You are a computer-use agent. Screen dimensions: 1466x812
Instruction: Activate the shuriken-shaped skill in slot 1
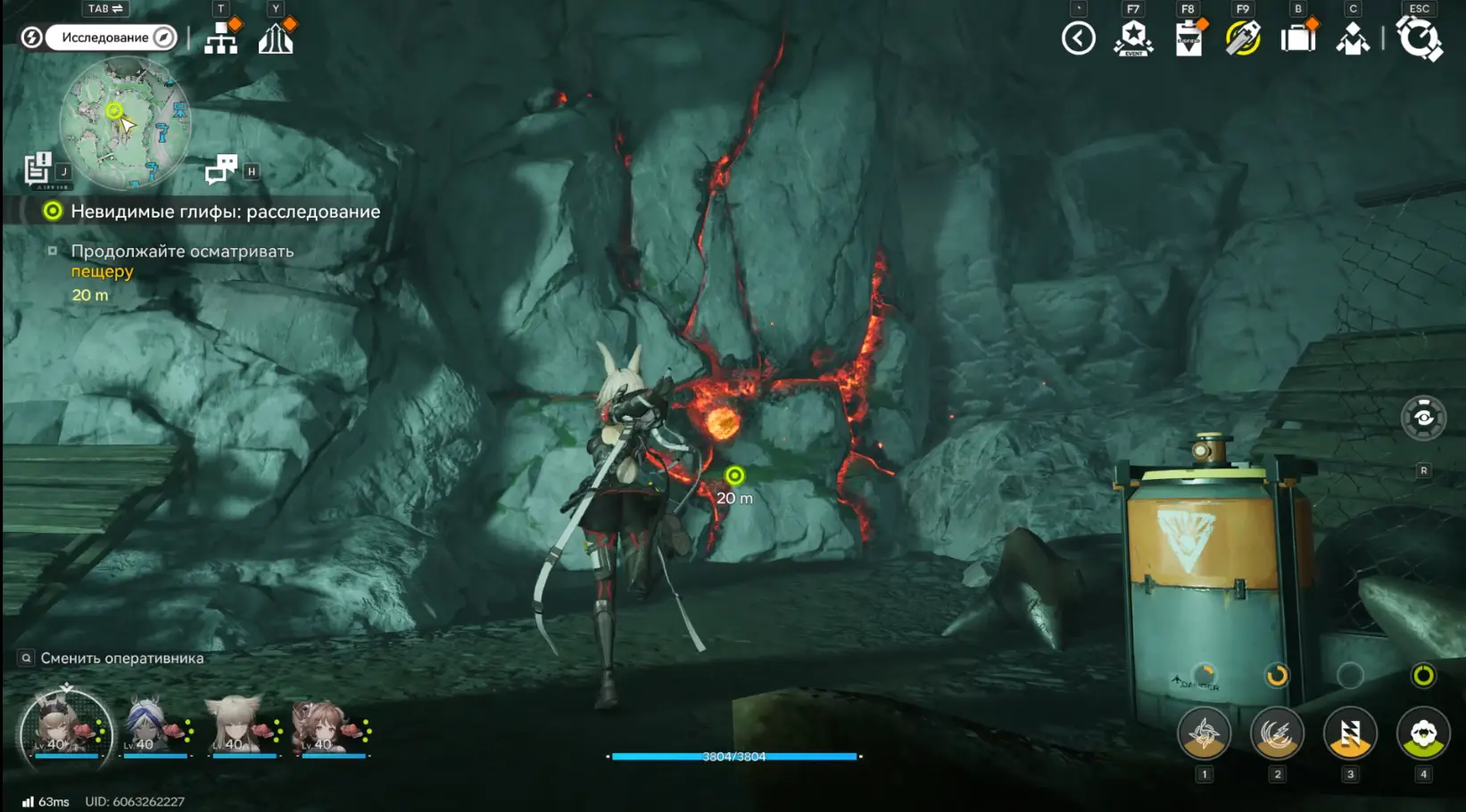[1204, 733]
